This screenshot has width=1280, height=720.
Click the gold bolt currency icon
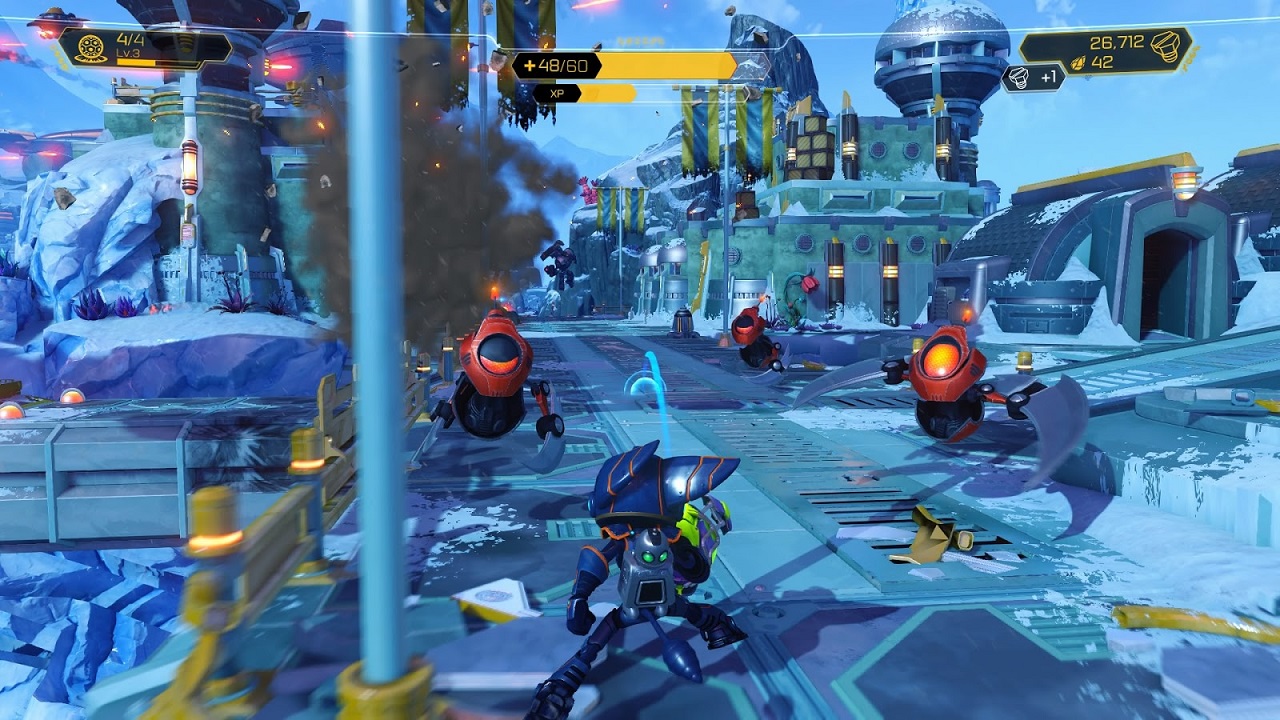(x=1165, y=45)
